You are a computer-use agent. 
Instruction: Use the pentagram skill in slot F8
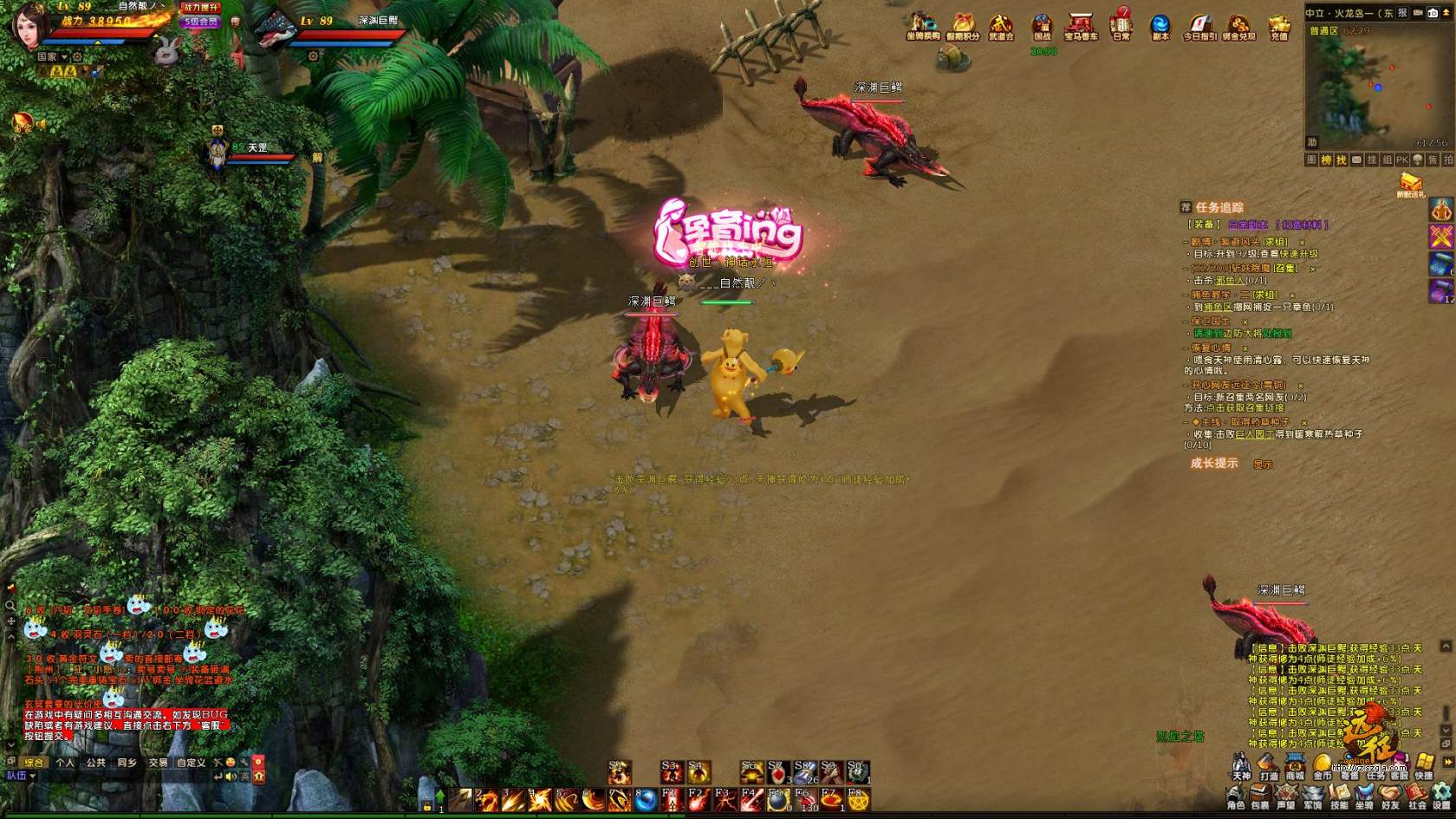click(x=858, y=801)
